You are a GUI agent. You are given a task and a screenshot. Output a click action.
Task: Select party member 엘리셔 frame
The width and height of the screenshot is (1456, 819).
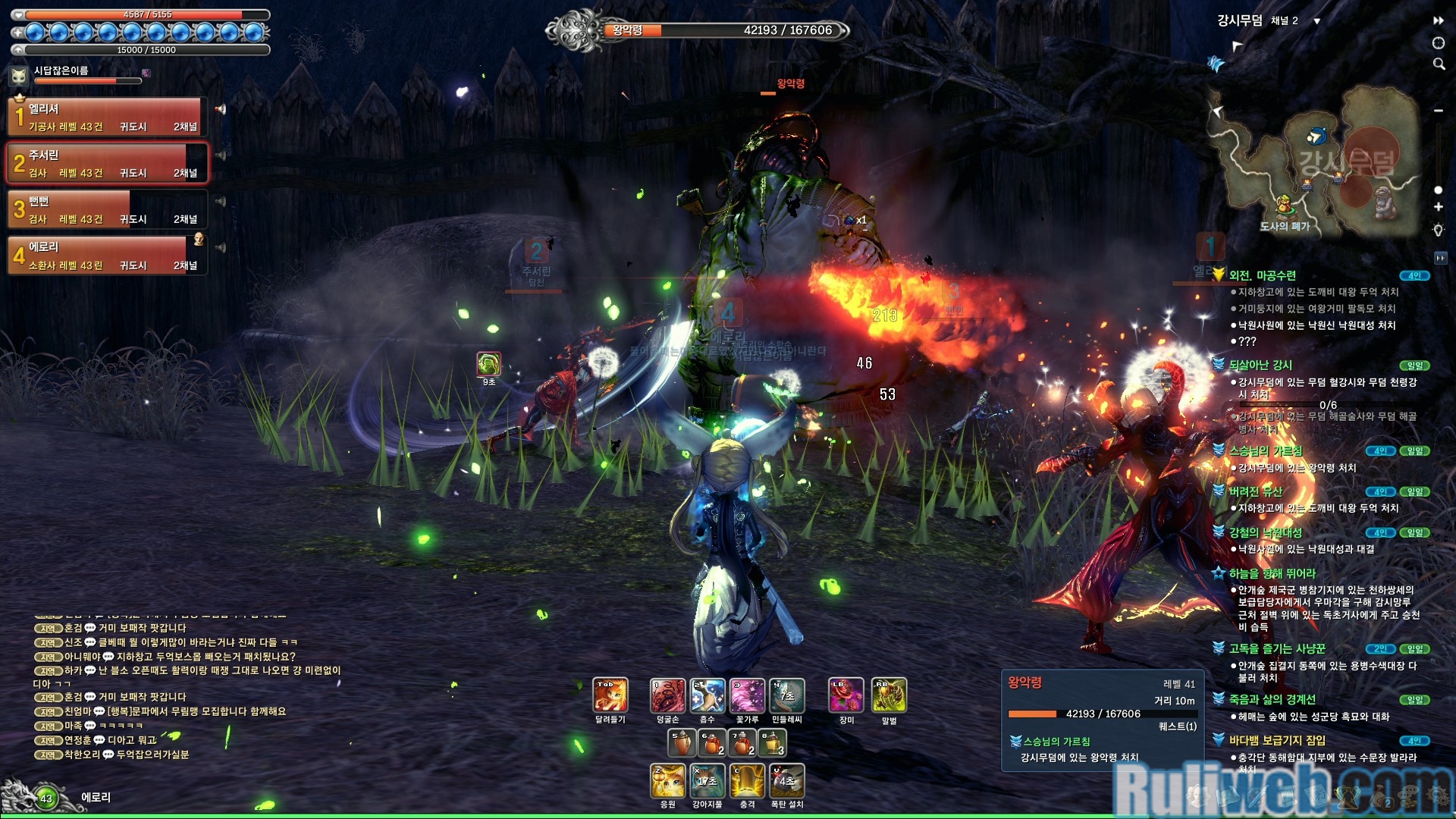[x=108, y=117]
